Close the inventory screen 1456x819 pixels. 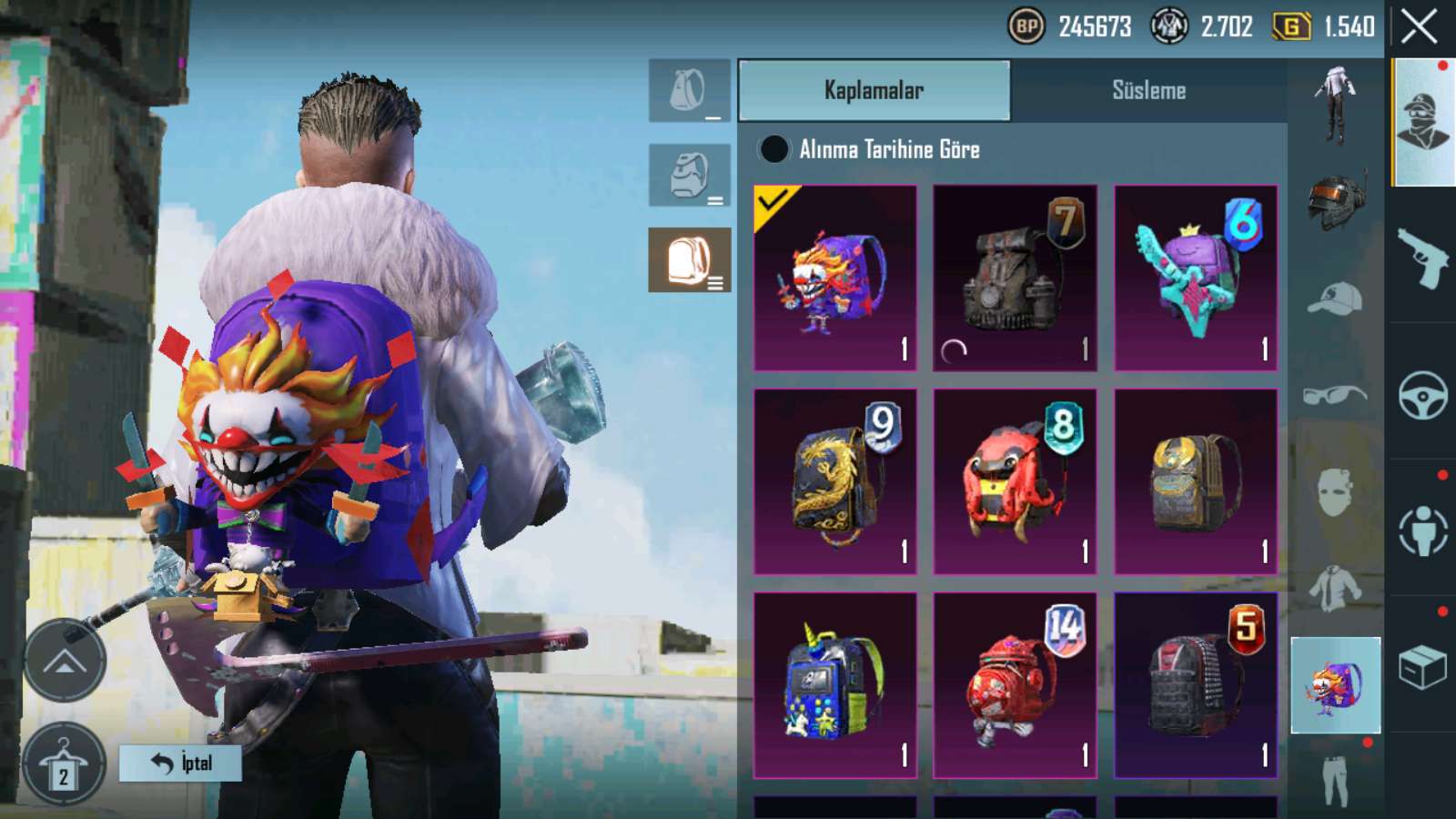1419,26
